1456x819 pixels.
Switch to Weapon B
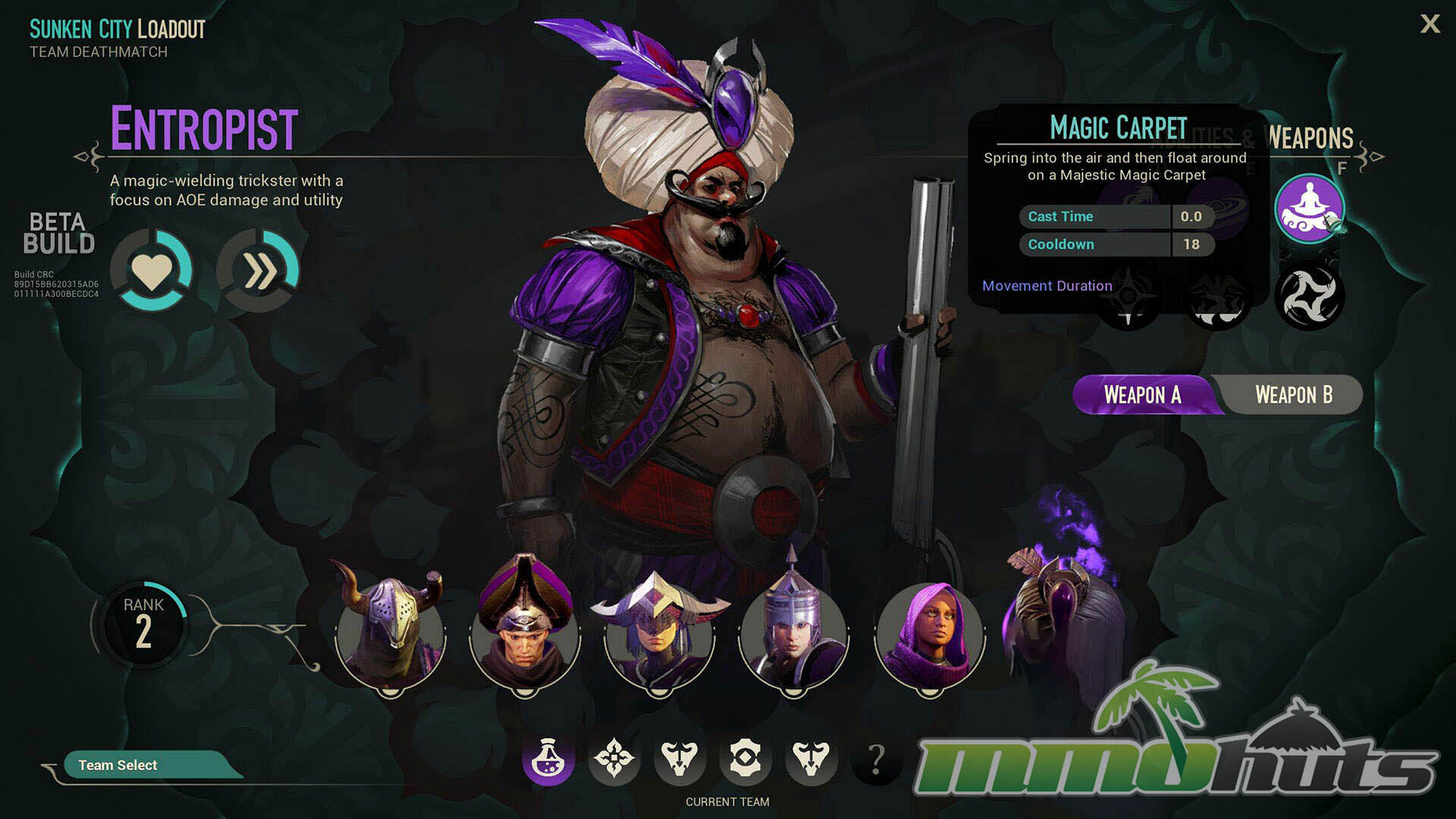coord(1293,395)
